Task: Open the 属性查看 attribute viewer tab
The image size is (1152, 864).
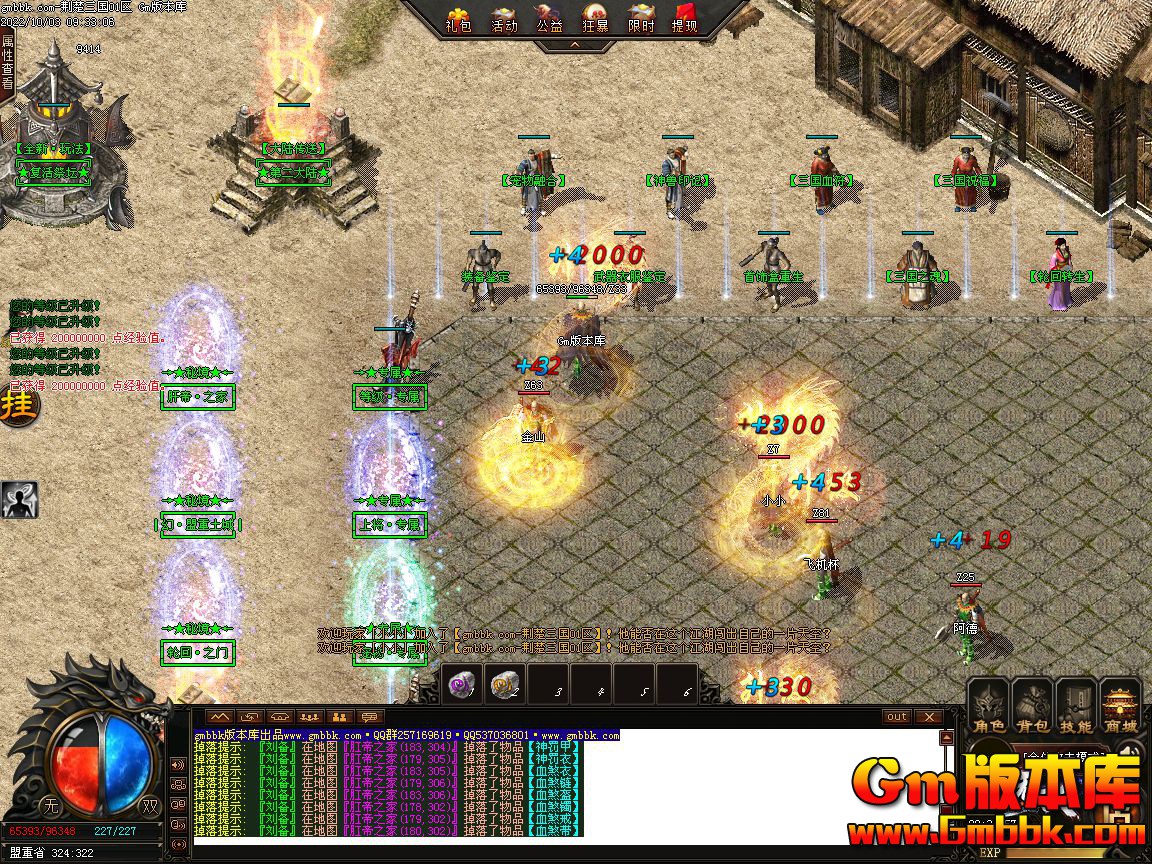Action: 8,61
